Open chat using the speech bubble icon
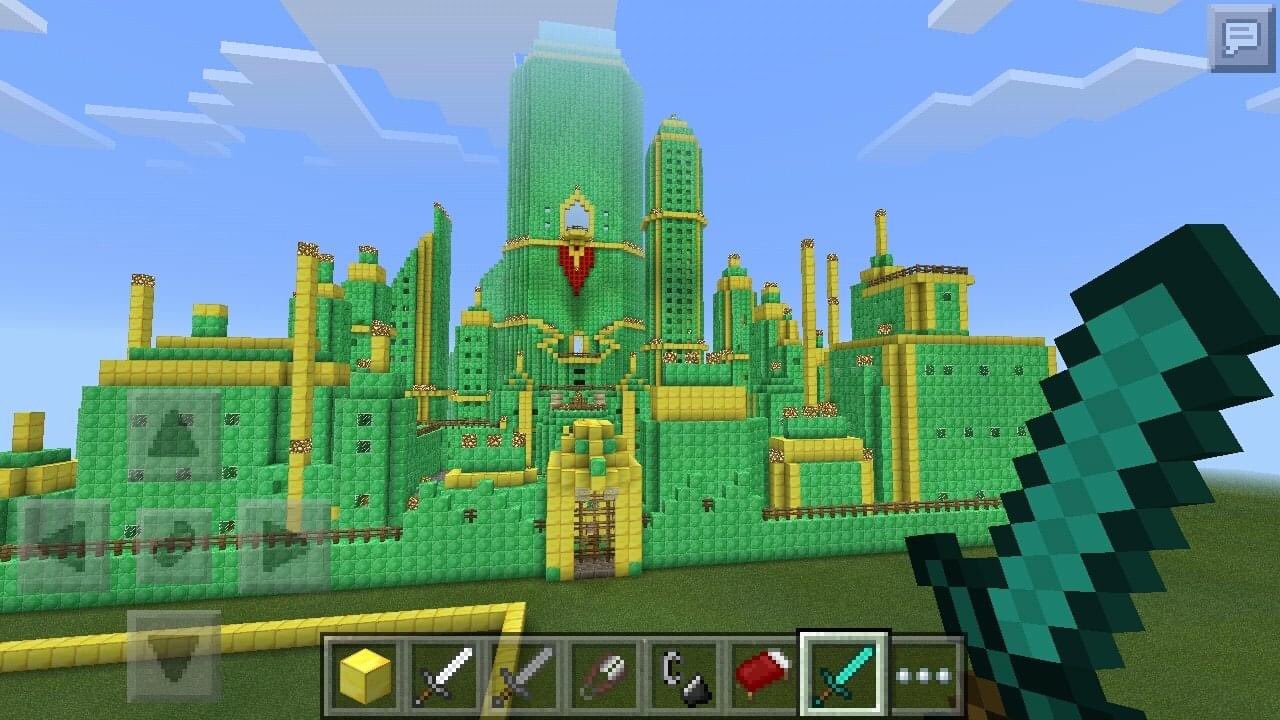The height and width of the screenshot is (720, 1280). (1242, 38)
